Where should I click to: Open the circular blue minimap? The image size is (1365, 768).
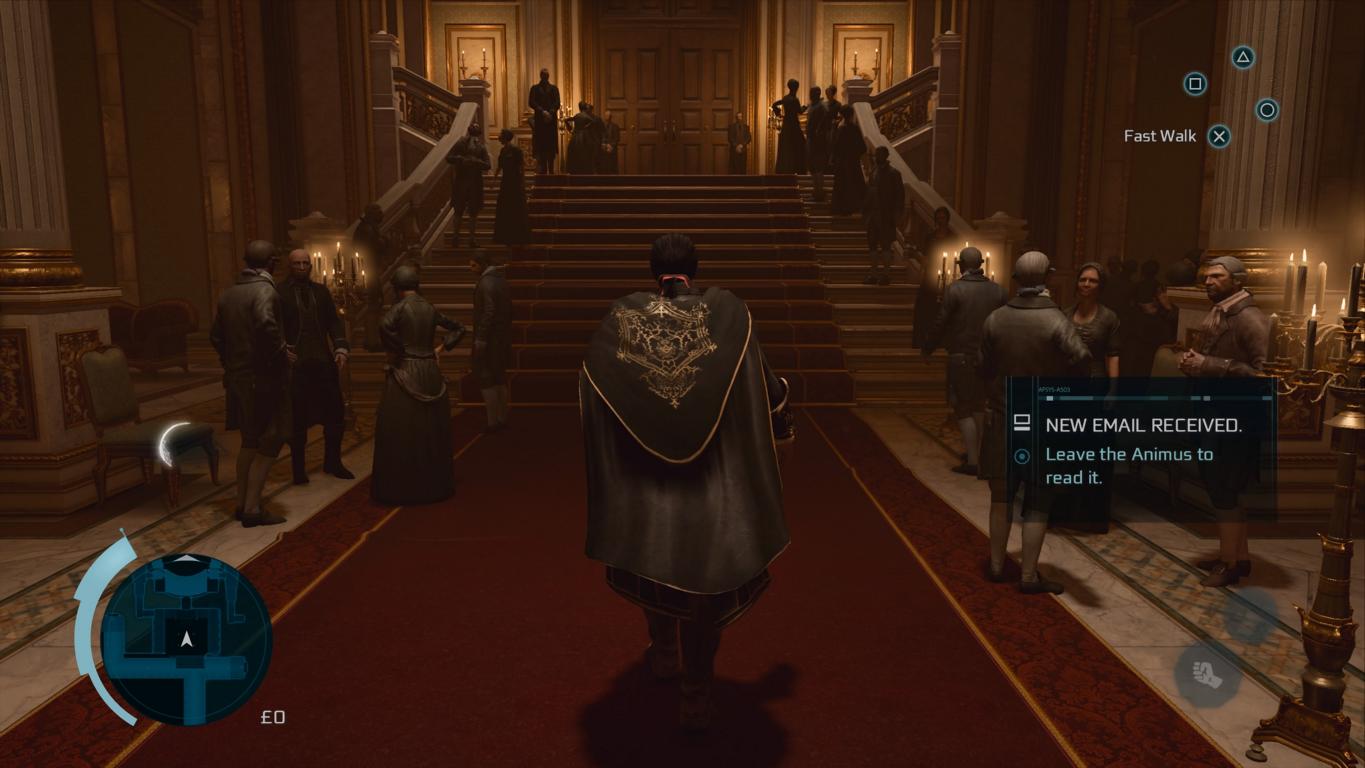click(186, 638)
